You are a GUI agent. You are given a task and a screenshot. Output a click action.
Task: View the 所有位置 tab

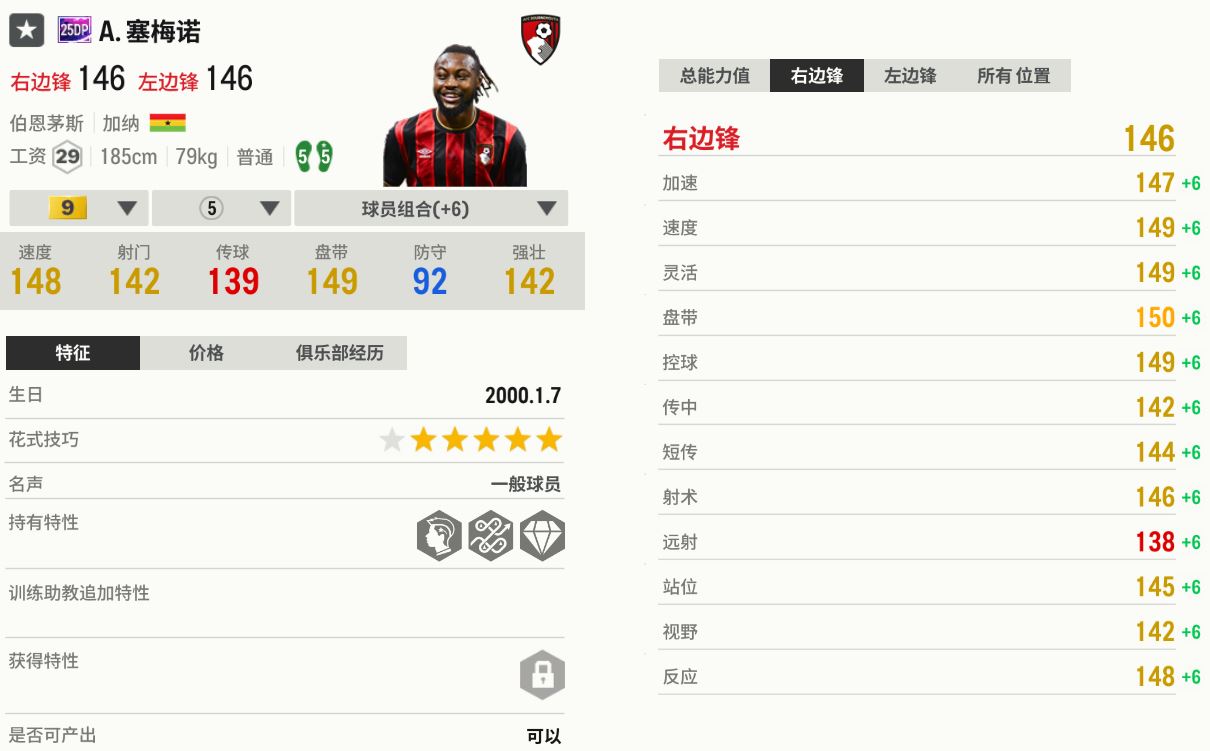point(1013,76)
